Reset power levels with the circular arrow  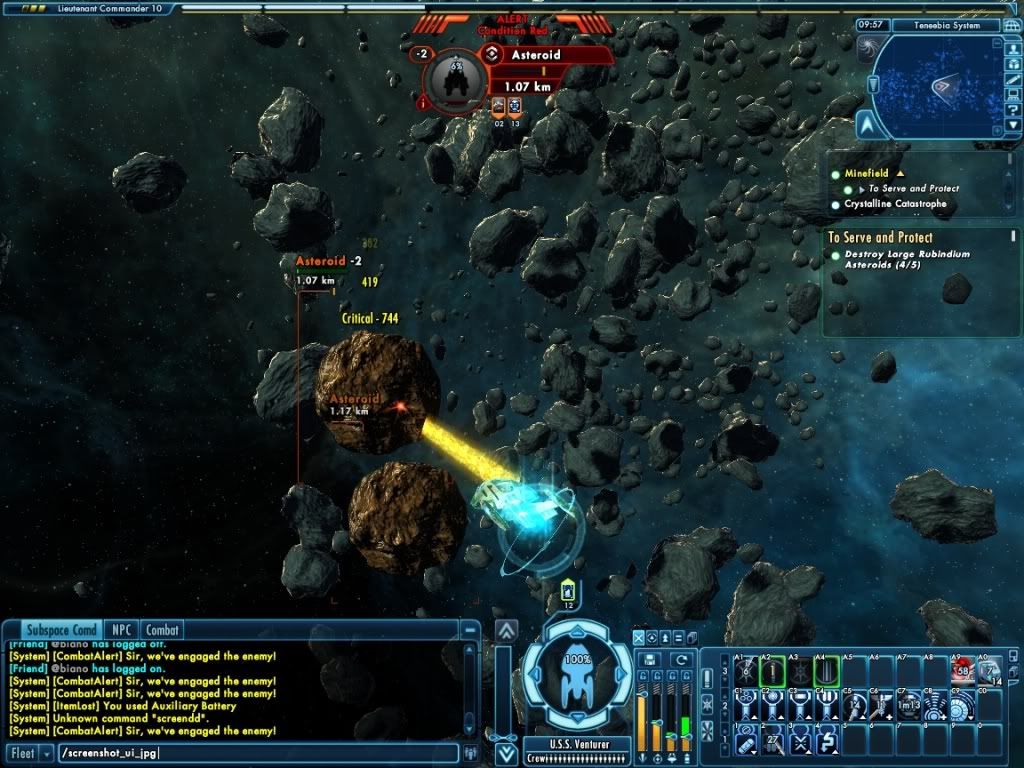[x=682, y=659]
